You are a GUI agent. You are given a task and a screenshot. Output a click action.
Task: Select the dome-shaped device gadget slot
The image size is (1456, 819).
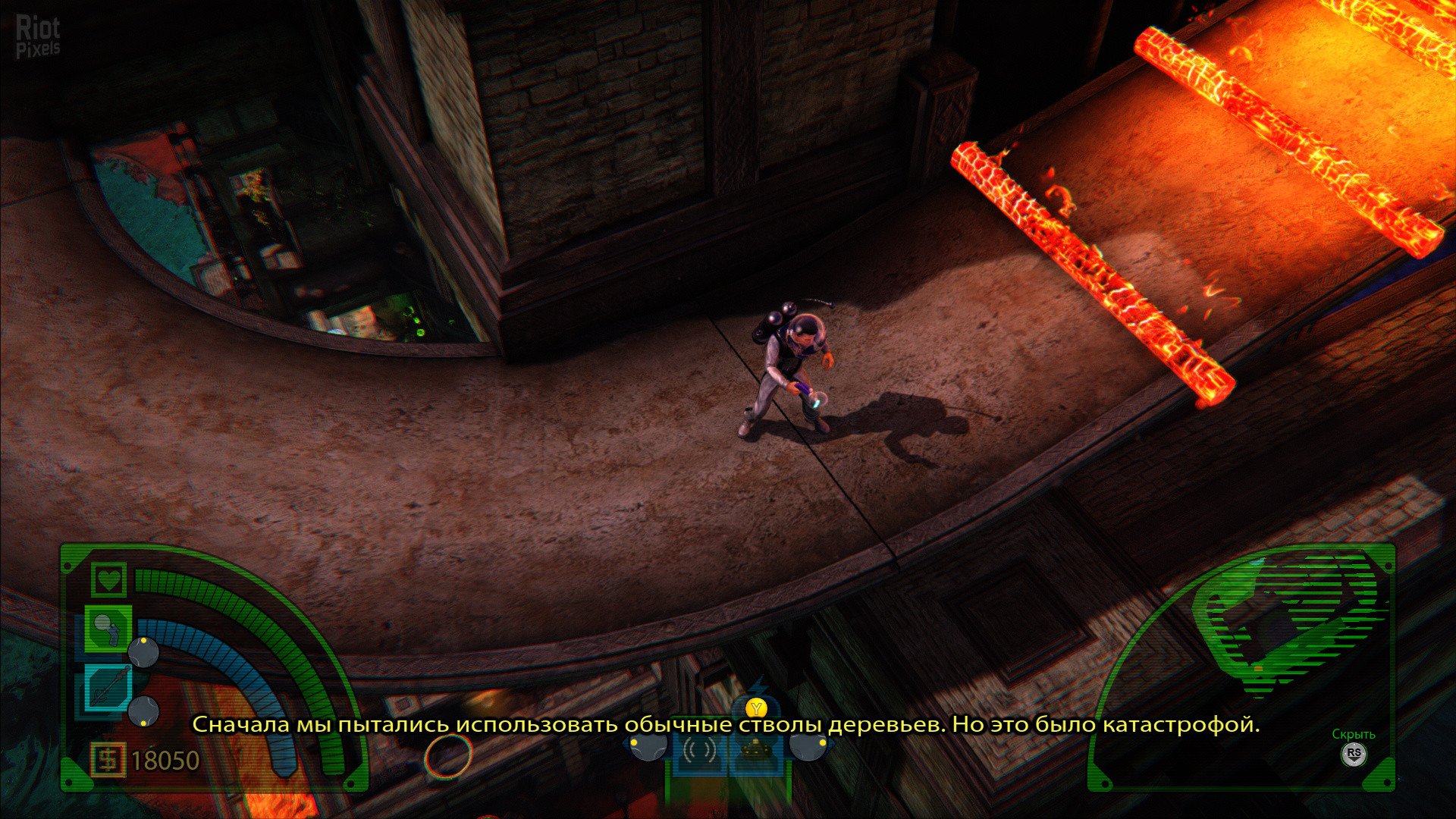(755, 752)
